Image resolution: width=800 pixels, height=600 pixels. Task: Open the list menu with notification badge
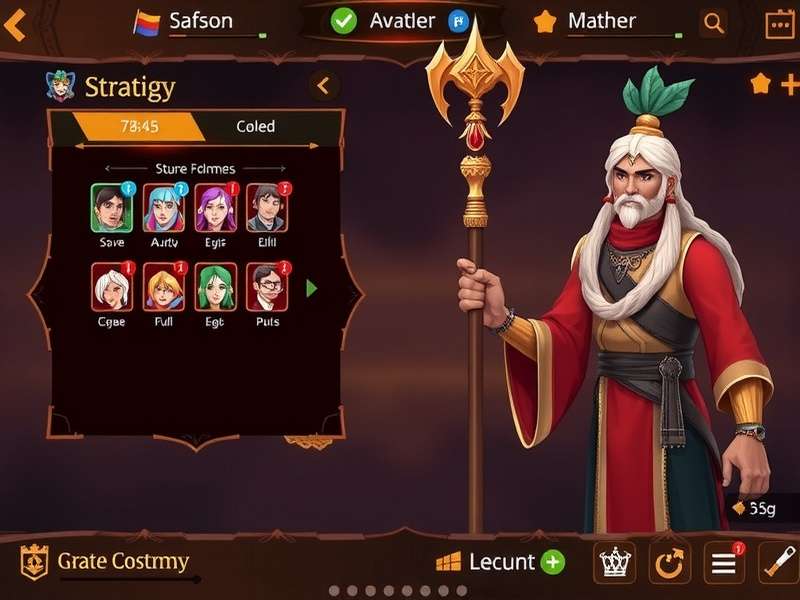(x=723, y=564)
